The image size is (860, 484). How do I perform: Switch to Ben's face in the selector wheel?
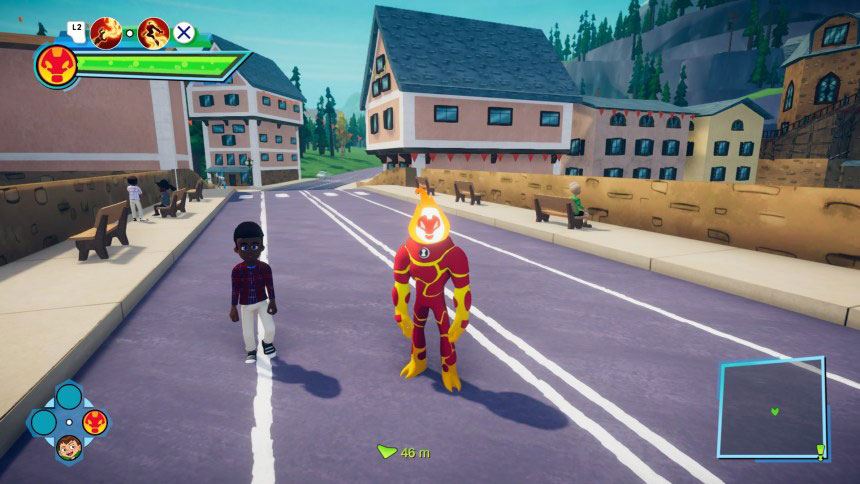(68, 446)
